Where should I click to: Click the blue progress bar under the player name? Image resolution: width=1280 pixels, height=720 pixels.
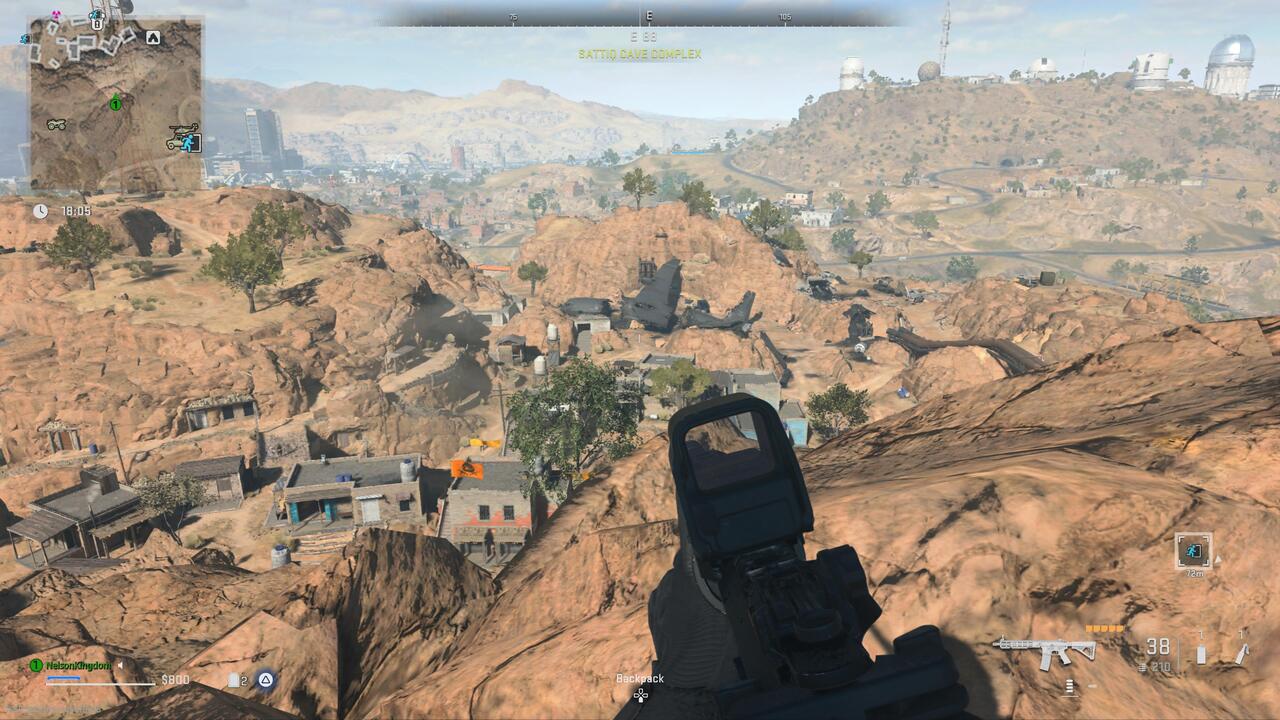pos(63,679)
